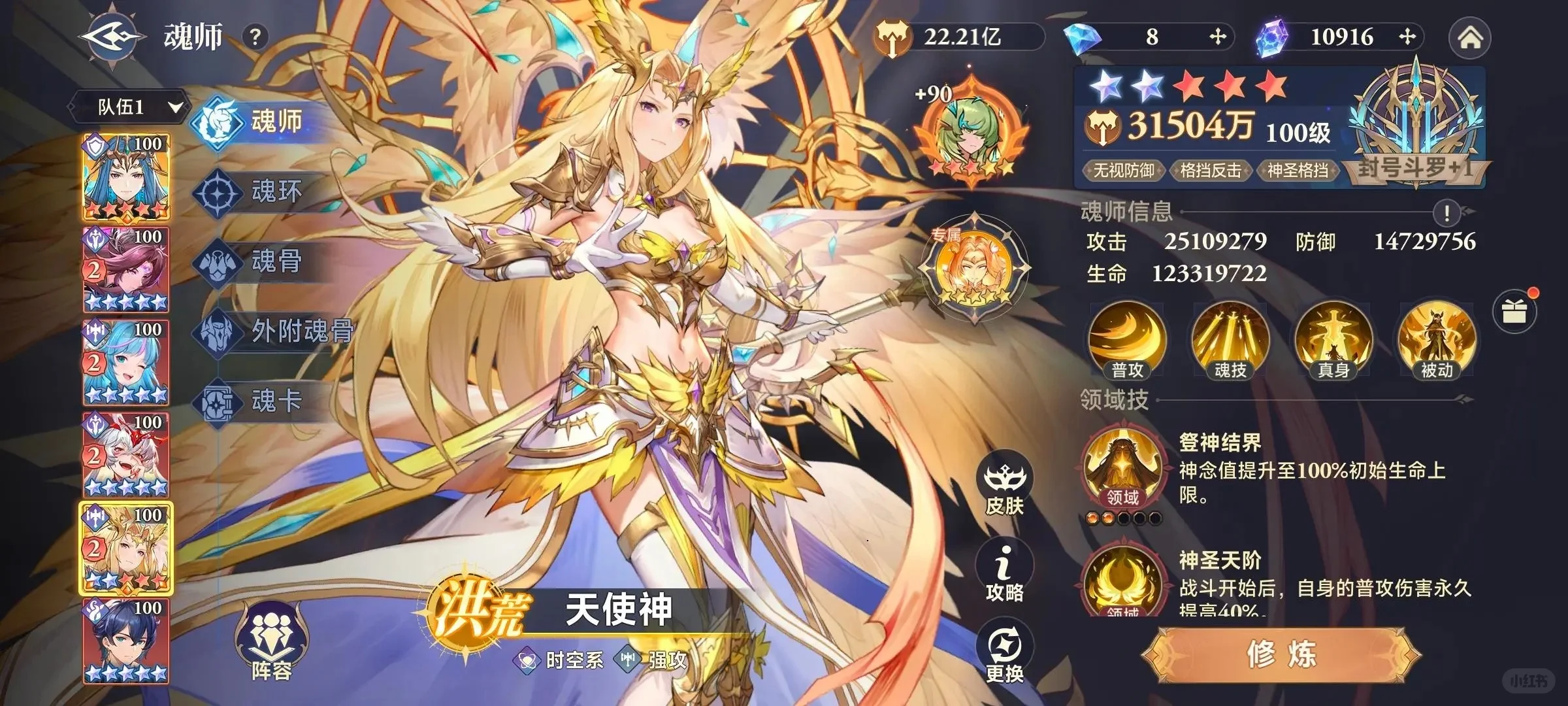Screen dimensions: 1568x706
Task: Open the 普攻 skill icon
Action: click(x=1127, y=340)
